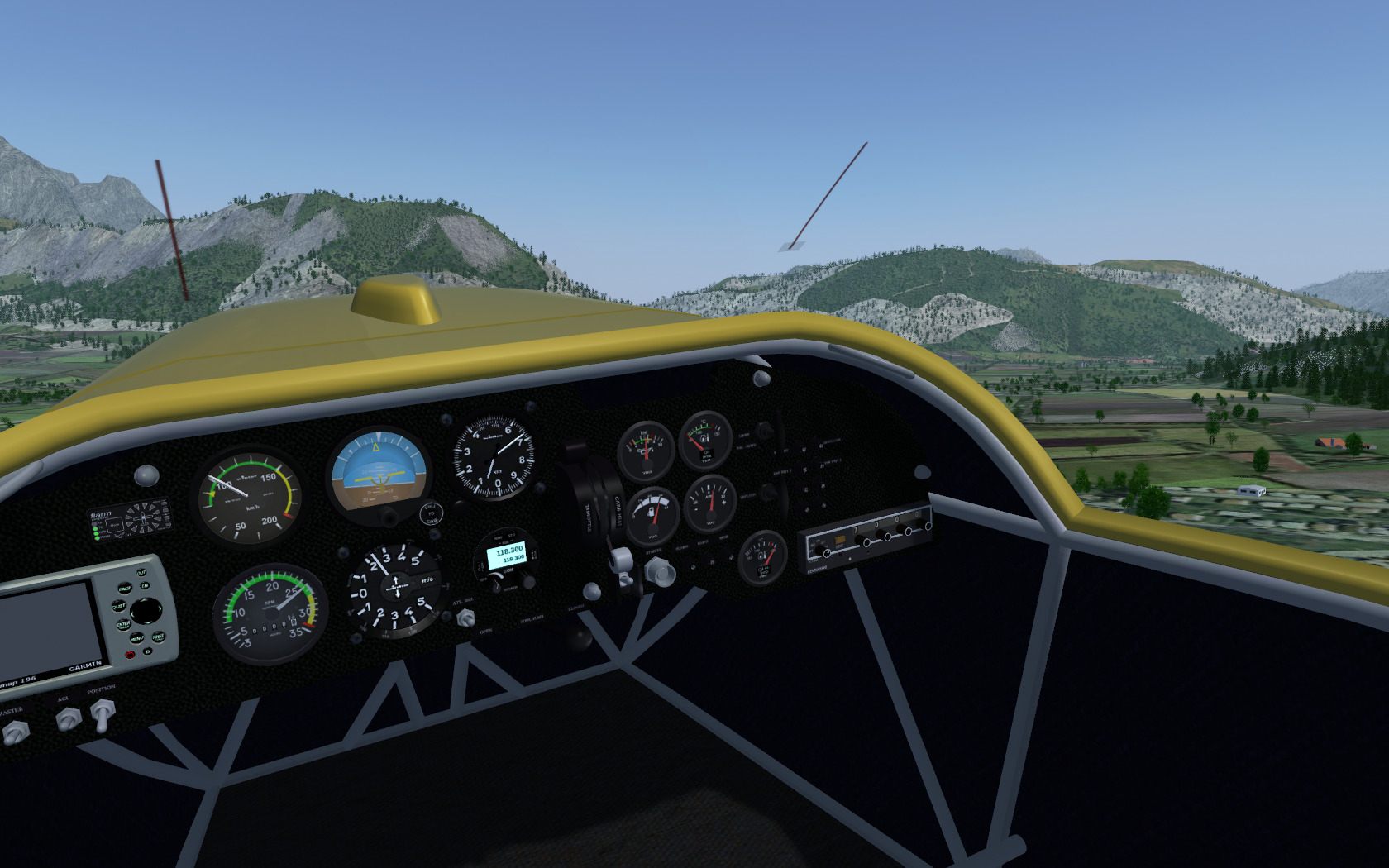Screen dimensions: 1389x868
Task: Zoom in with the Garmin IN button
Action: point(145,585)
